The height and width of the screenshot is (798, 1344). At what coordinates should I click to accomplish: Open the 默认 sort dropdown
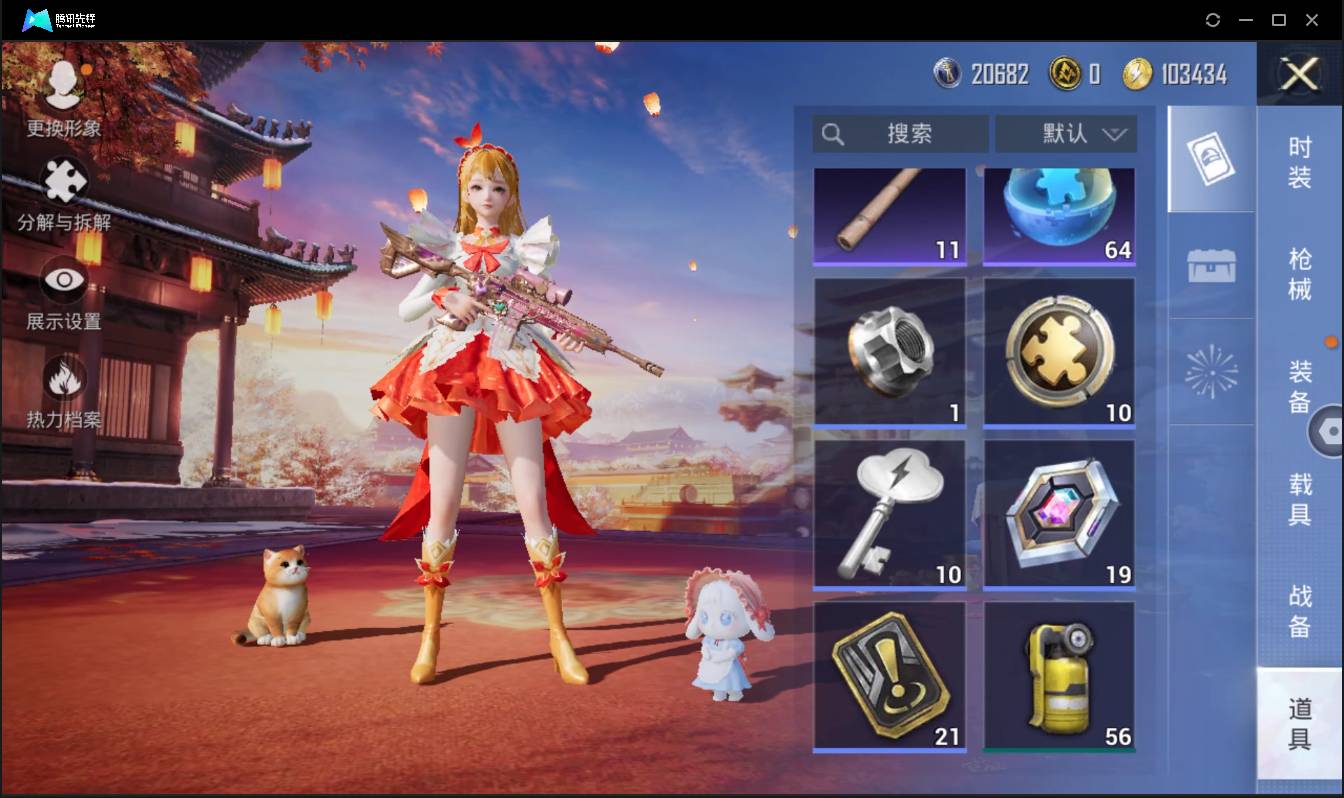click(1066, 134)
